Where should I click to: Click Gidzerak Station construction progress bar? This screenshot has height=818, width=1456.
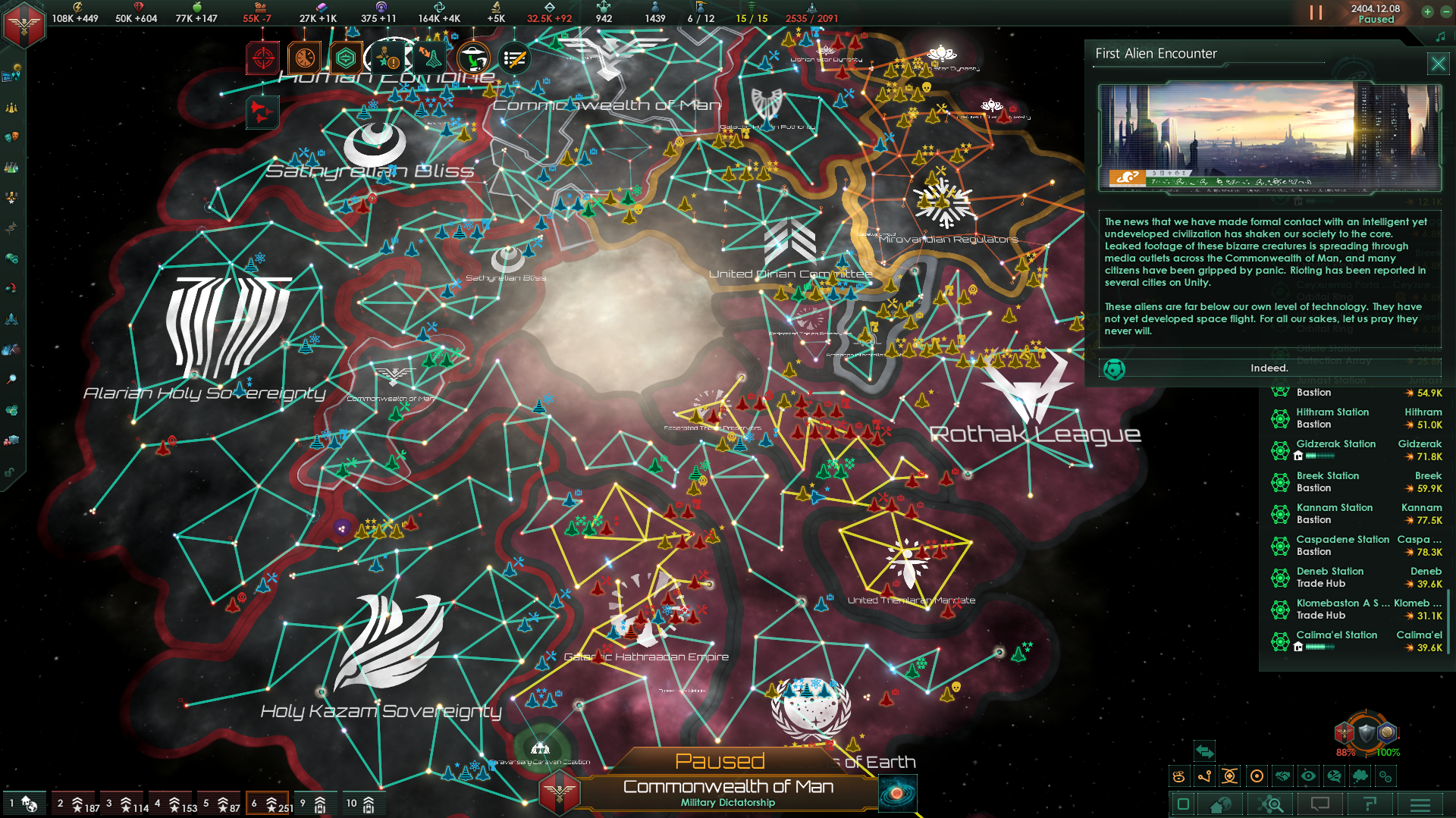click(x=1320, y=456)
